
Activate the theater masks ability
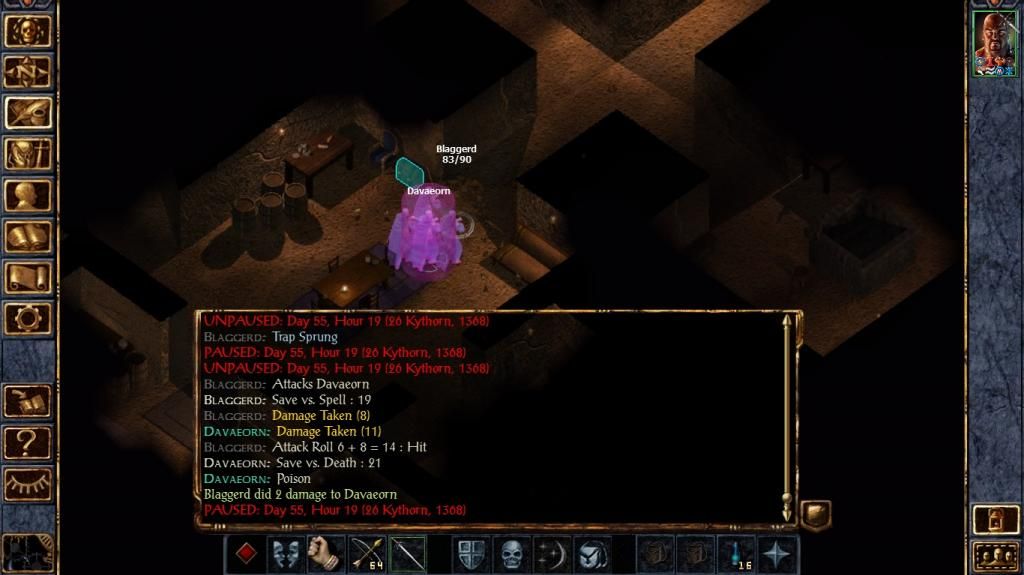pyautogui.click(x=285, y=554)
